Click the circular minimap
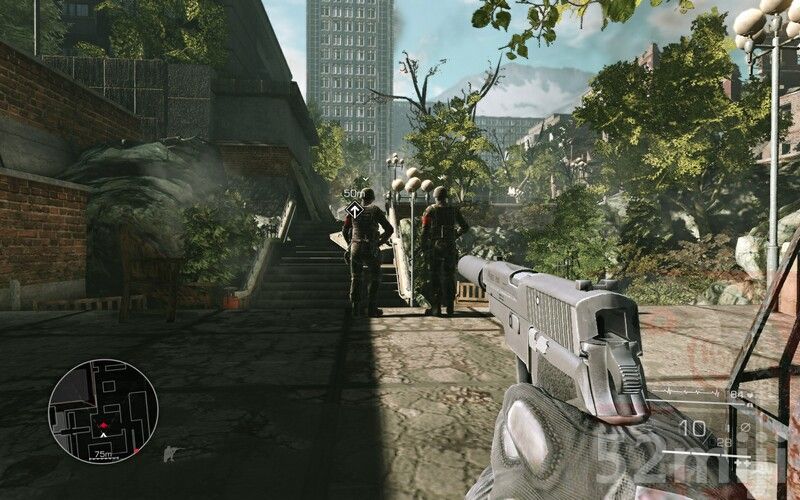800x500 pixels. 103,411
